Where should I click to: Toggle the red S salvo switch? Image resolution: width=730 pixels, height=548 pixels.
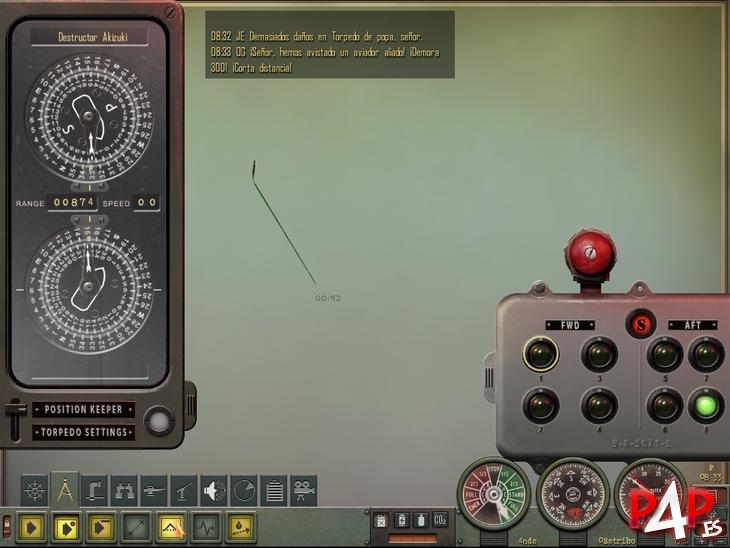(x=640, y=324)
